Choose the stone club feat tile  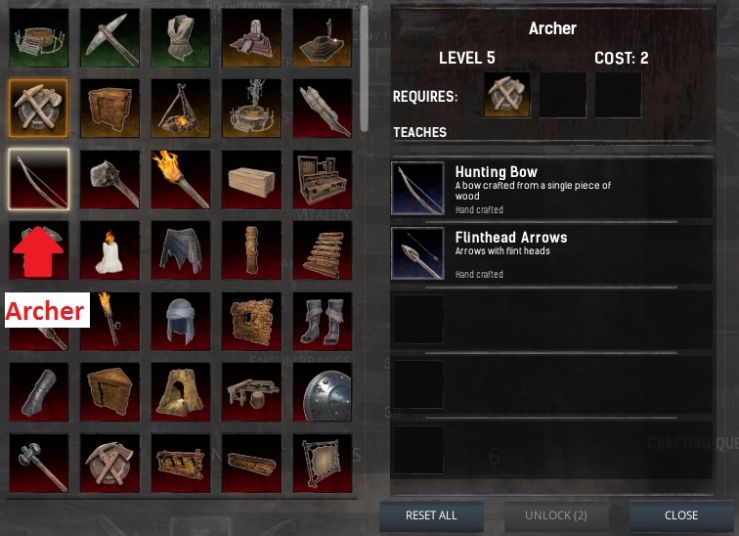pyautogui.click(x=110, y=180)
